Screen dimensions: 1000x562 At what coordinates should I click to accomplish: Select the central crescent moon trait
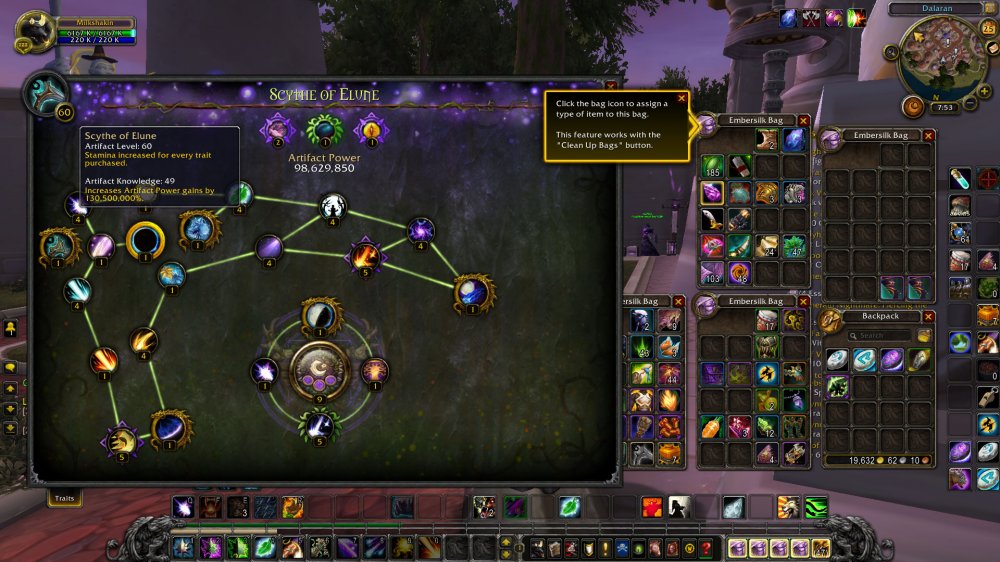pos(320,370)
